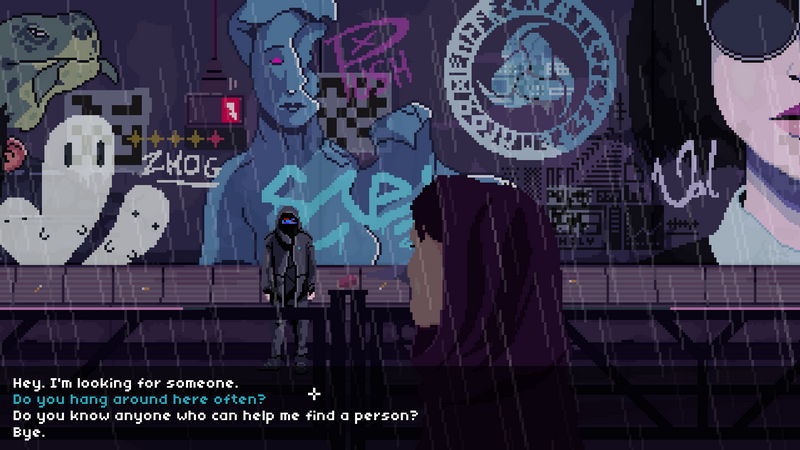Ask "Do you hang around here often?"
This screenshot has height=450, width=800.
[138, 399]
